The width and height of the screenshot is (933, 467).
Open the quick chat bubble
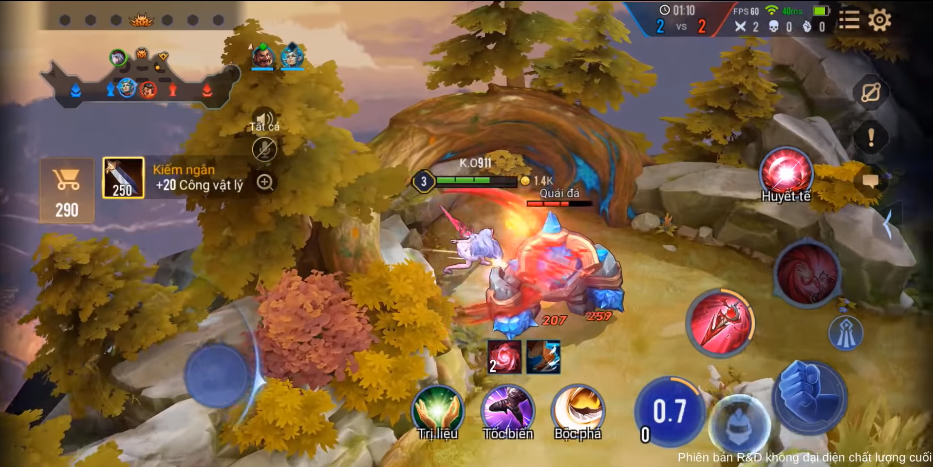(871, 181)
